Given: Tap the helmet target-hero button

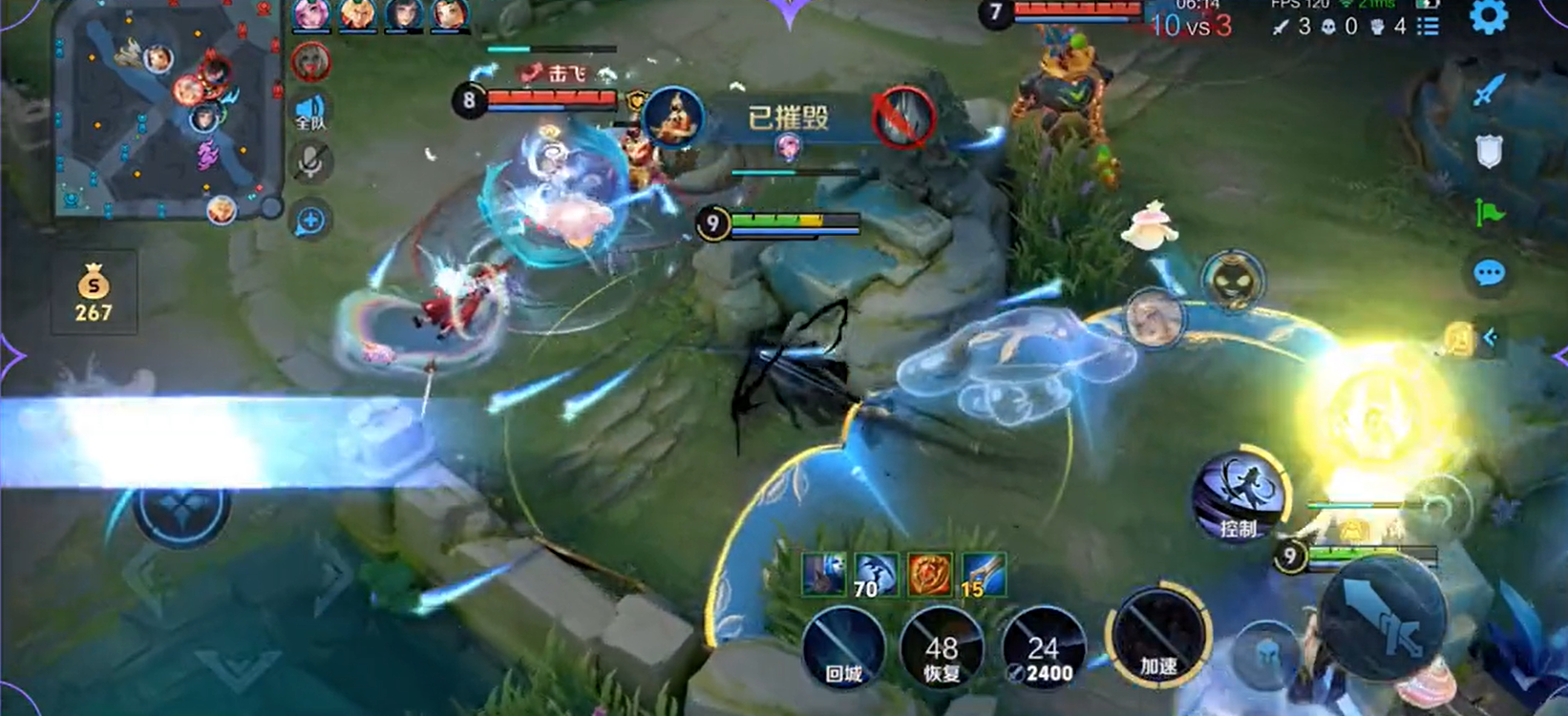Looking at the screenshot, I should 1266,655.
